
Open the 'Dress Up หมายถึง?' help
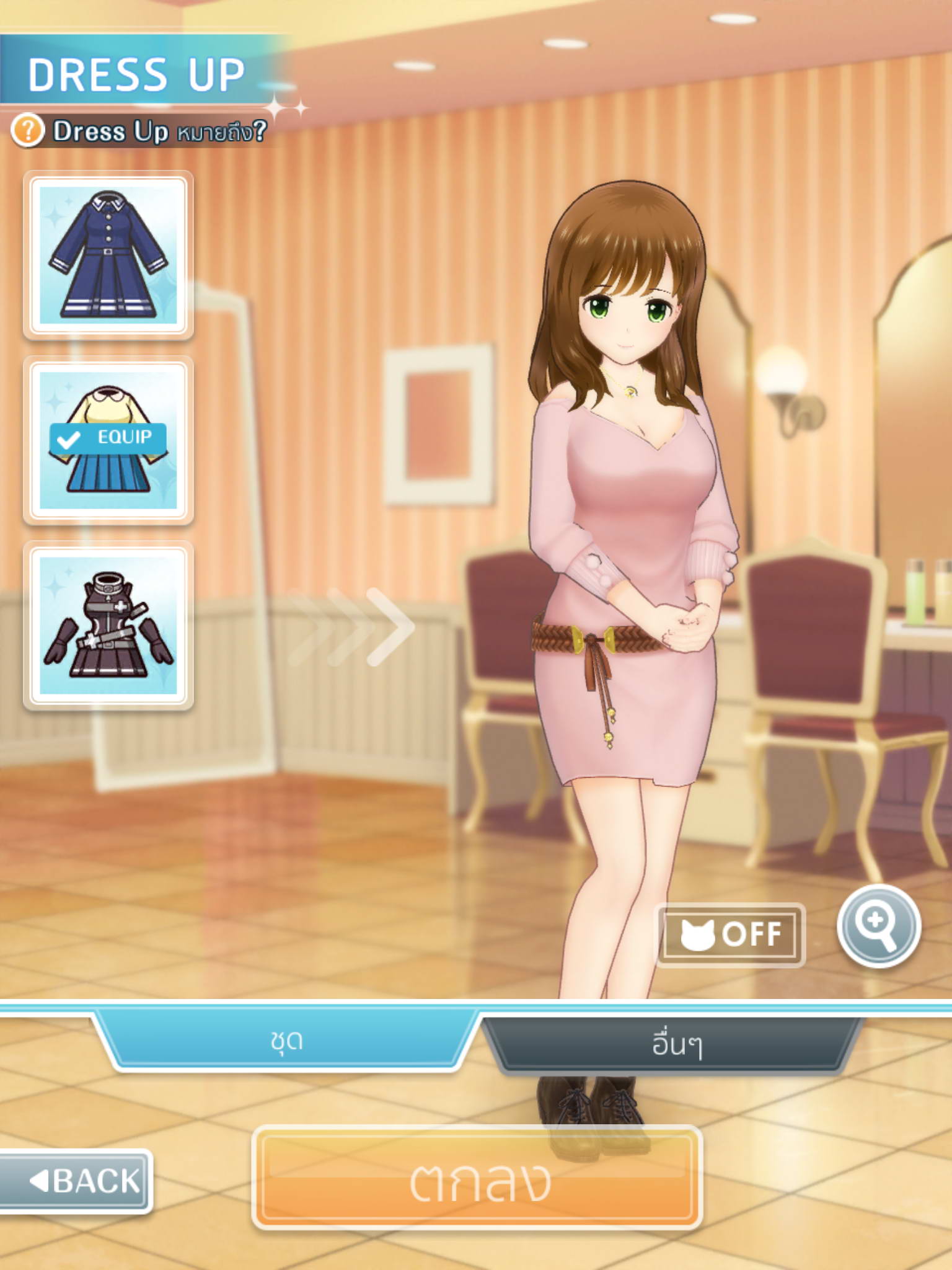click(140, 131)
